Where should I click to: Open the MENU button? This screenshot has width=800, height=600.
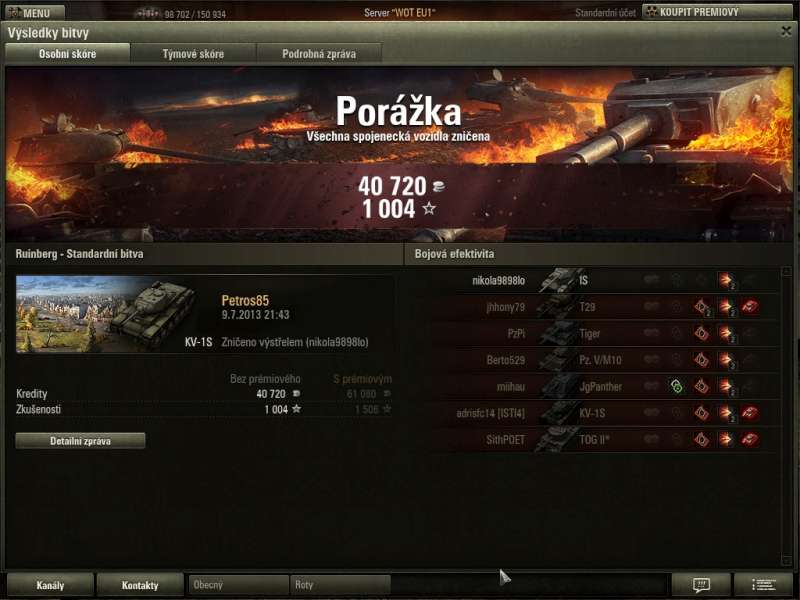tap(35, 13)
